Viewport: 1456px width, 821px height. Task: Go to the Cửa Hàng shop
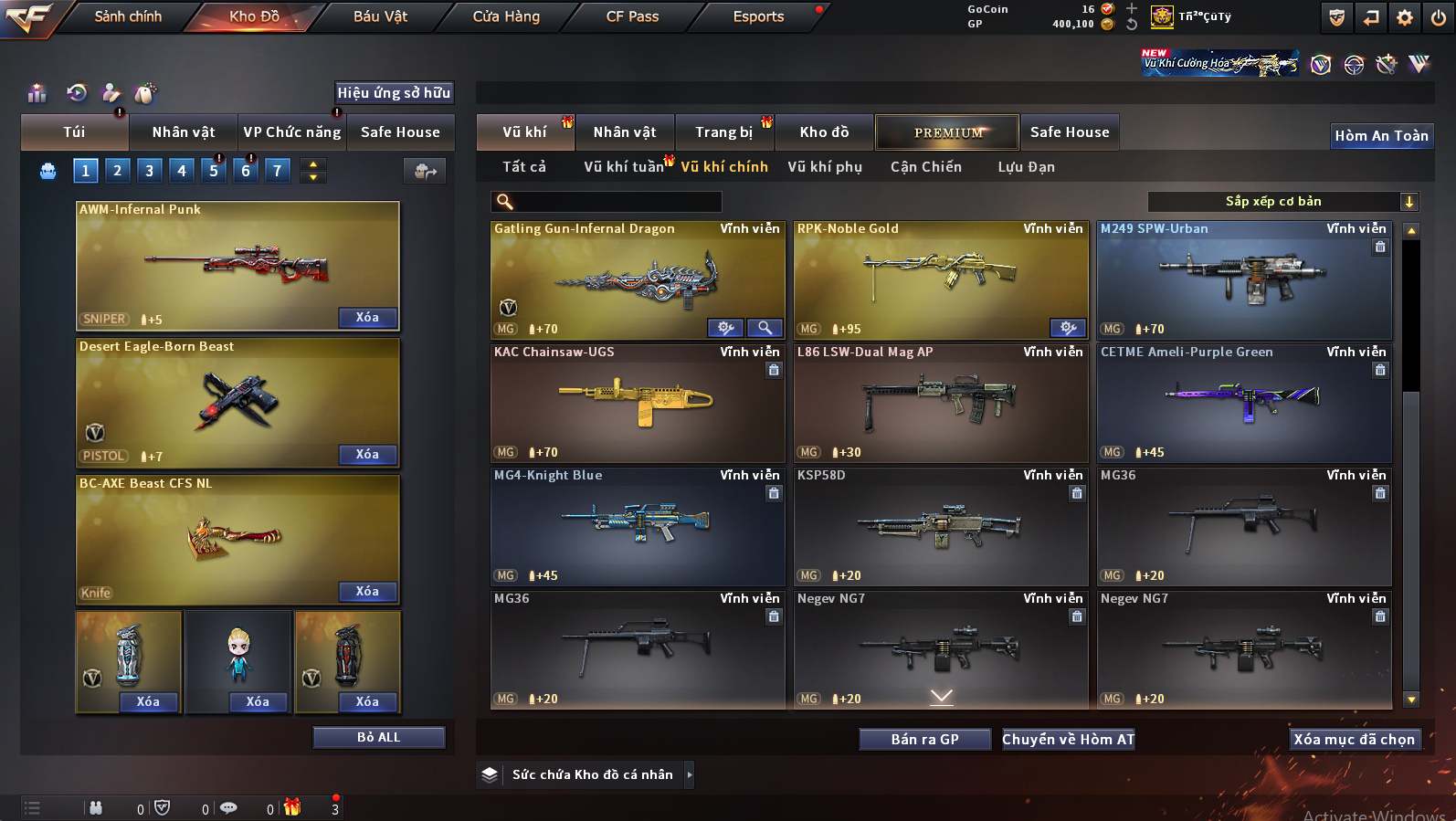point(506,16)
